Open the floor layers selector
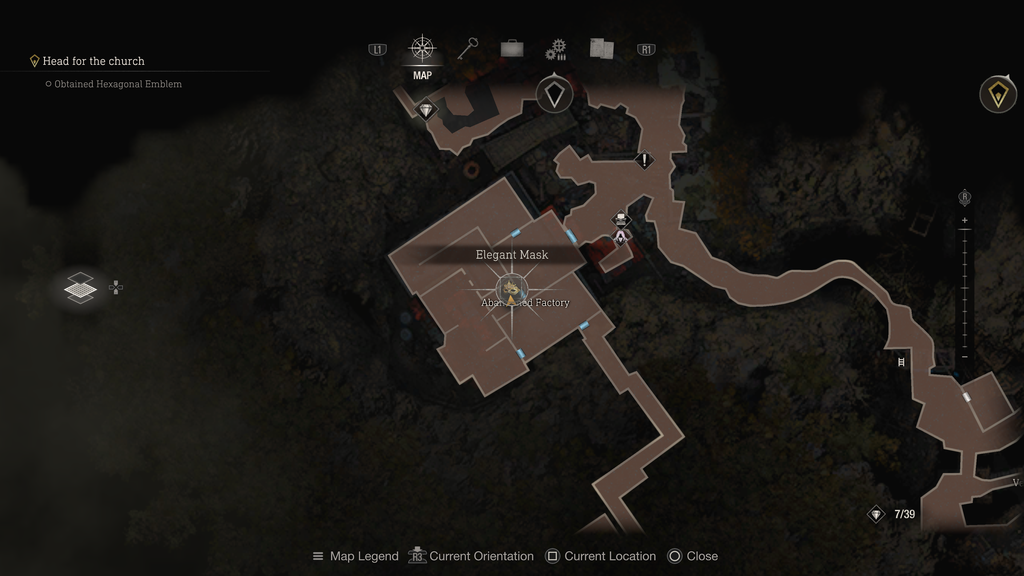The width and height of the screenshot is (1024, 576). (x=81, y=288)
